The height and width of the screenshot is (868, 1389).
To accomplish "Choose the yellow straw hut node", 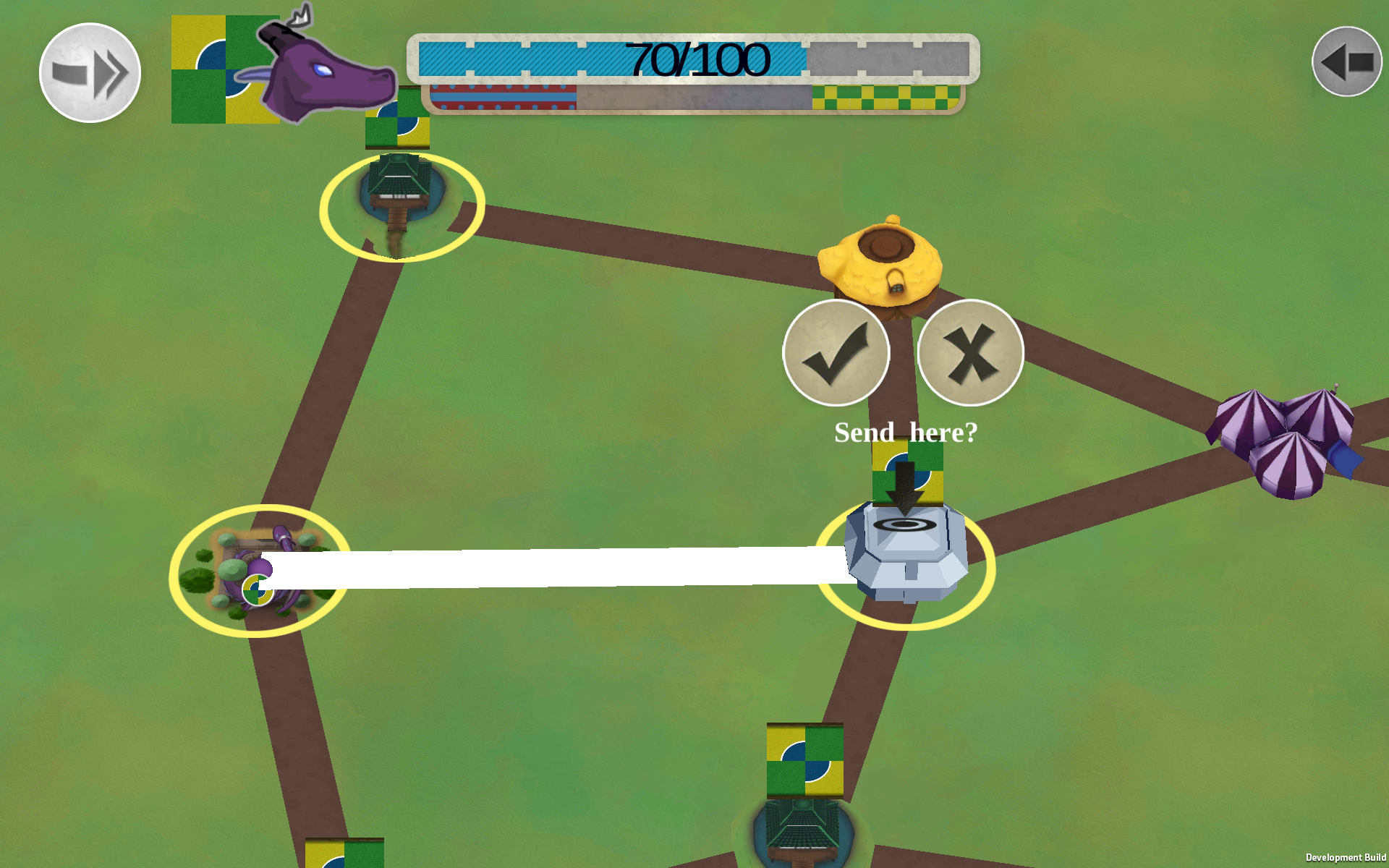I will pyautogui.click(x=880, y=265).
